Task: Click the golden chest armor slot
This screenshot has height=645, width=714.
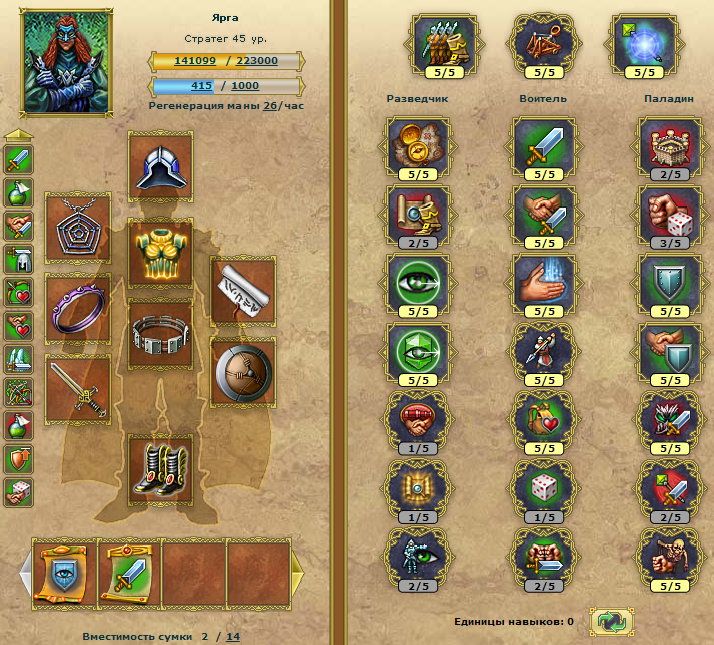Action: click(161, 252)
